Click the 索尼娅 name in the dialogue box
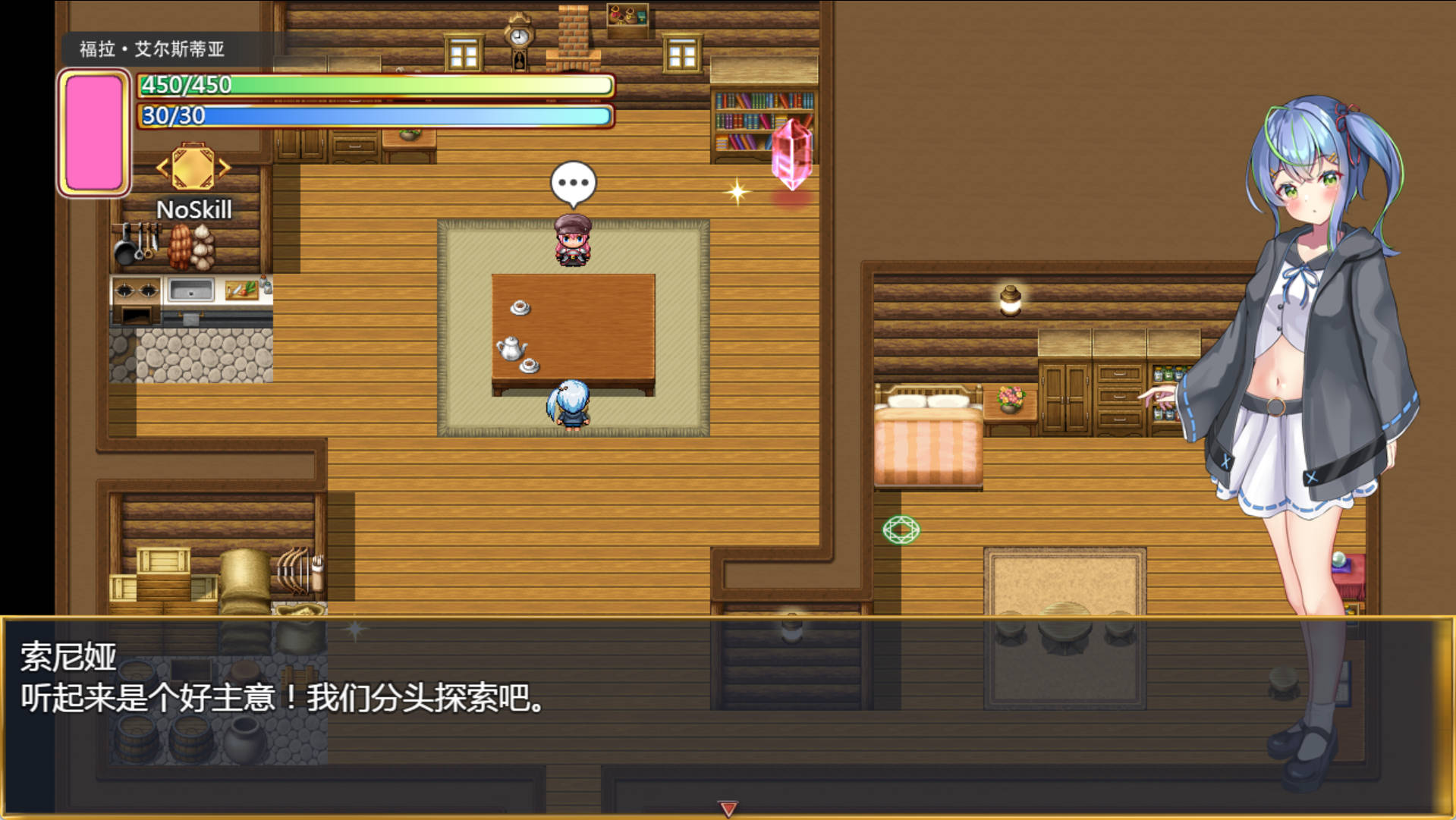This screenshot has width=1456, height=820. point(67,659)
